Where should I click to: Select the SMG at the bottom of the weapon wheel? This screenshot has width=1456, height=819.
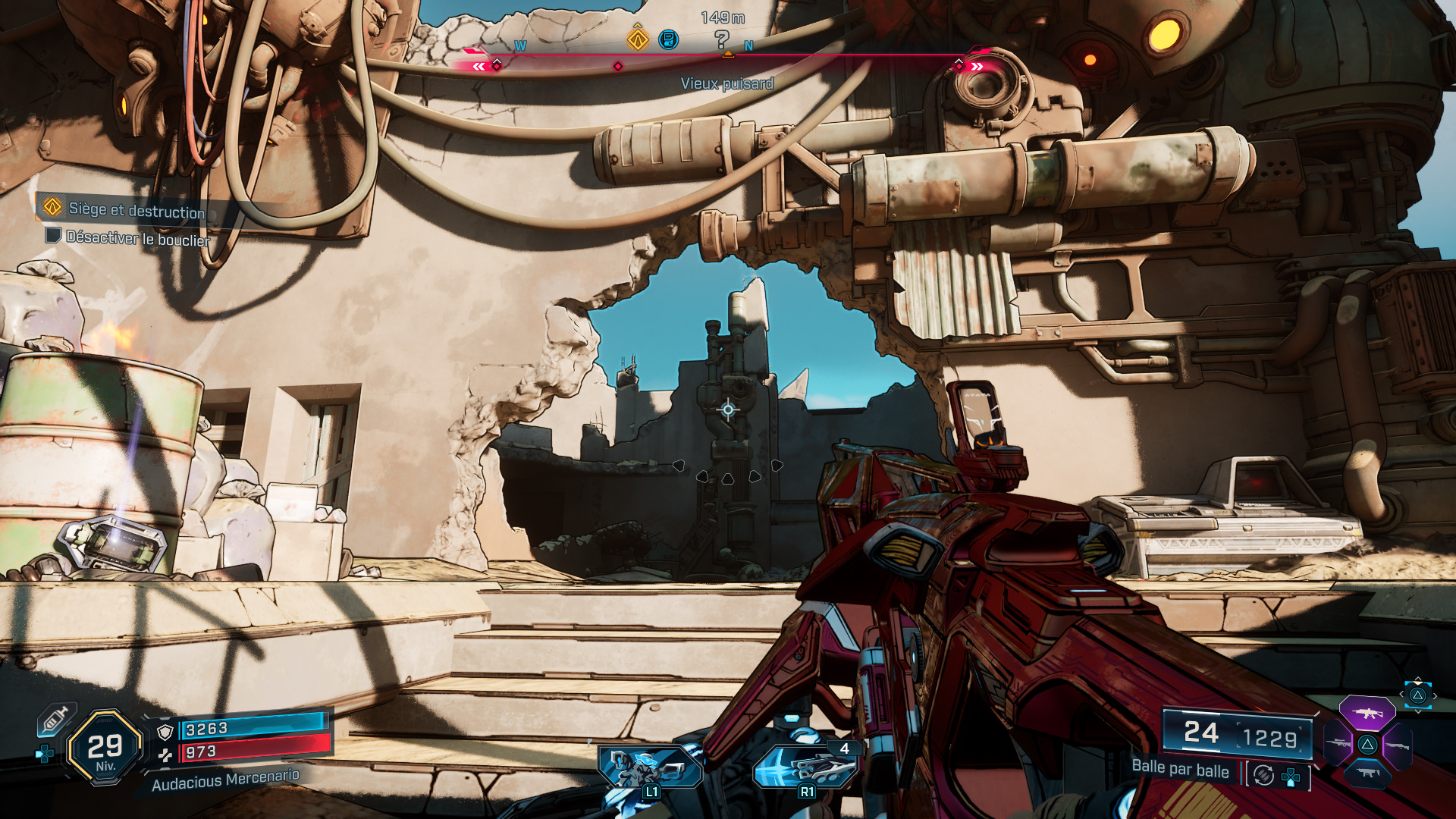coord(1369,773)
